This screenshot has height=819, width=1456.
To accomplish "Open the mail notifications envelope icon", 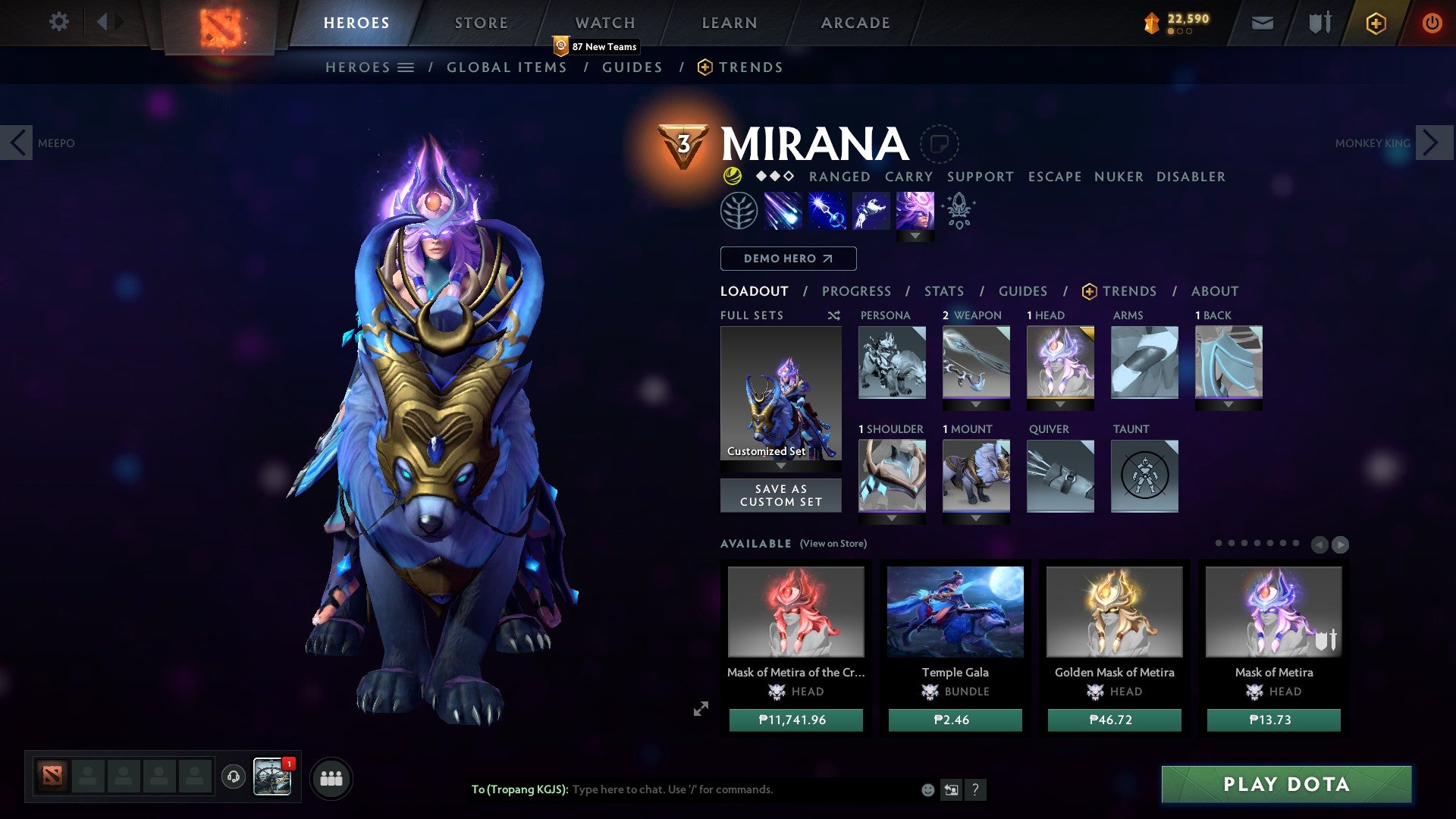I will 1261,23.
